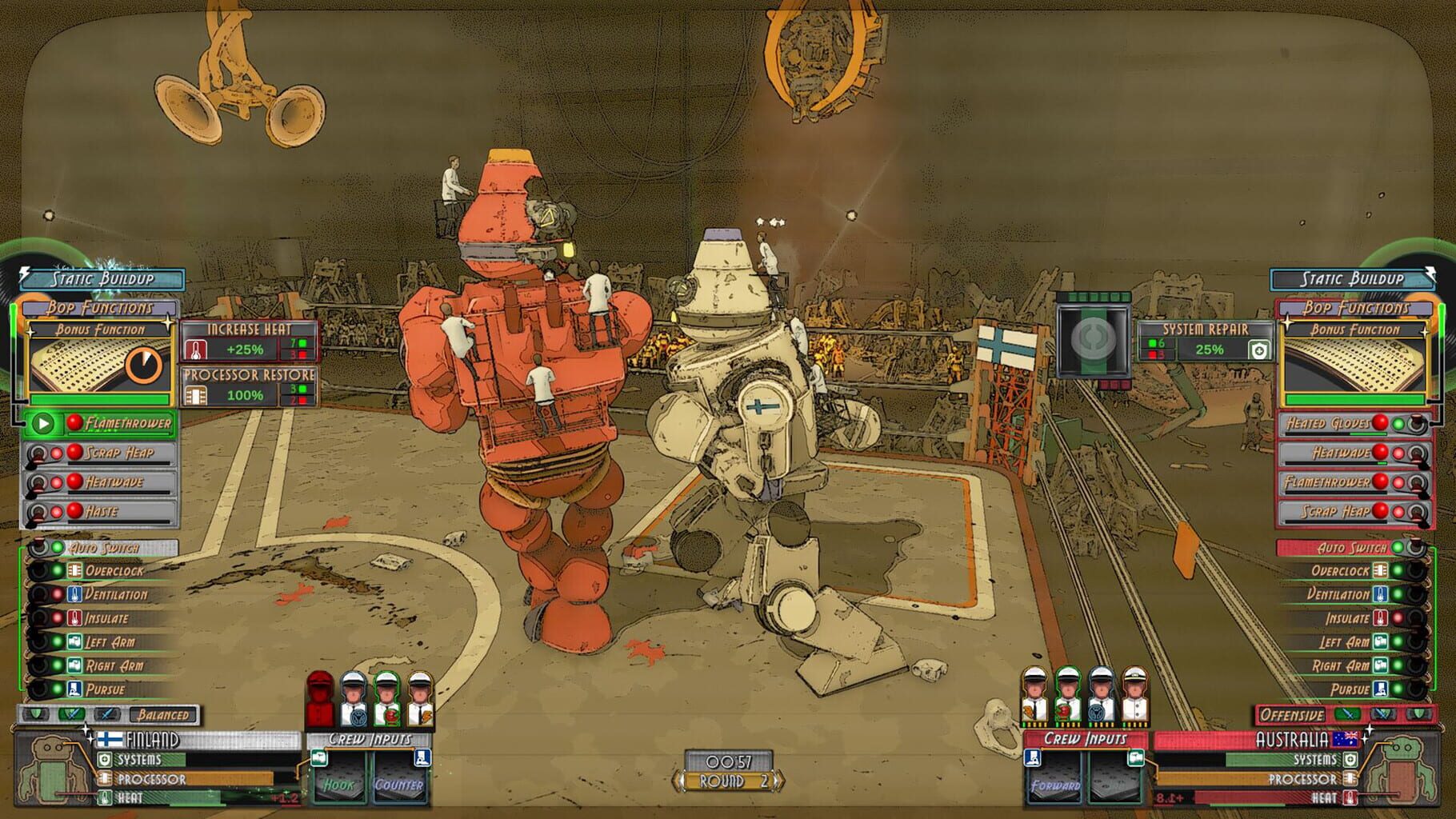Viewport: 1456px width, 819px height.
Task: Toggle the Haste switch on the left
Action: 36,511
